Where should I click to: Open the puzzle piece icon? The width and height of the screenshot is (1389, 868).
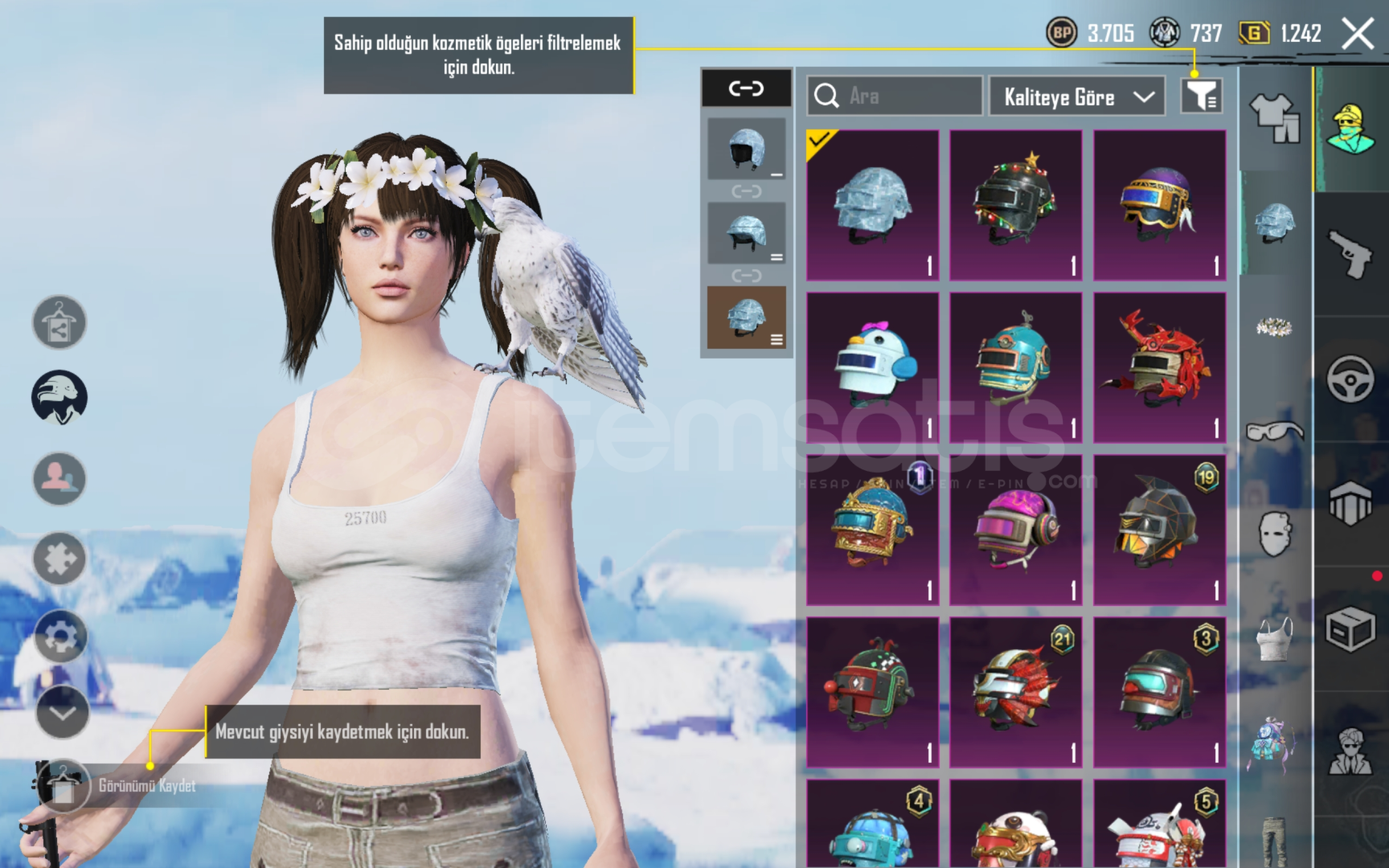click(x=59, y=558)
